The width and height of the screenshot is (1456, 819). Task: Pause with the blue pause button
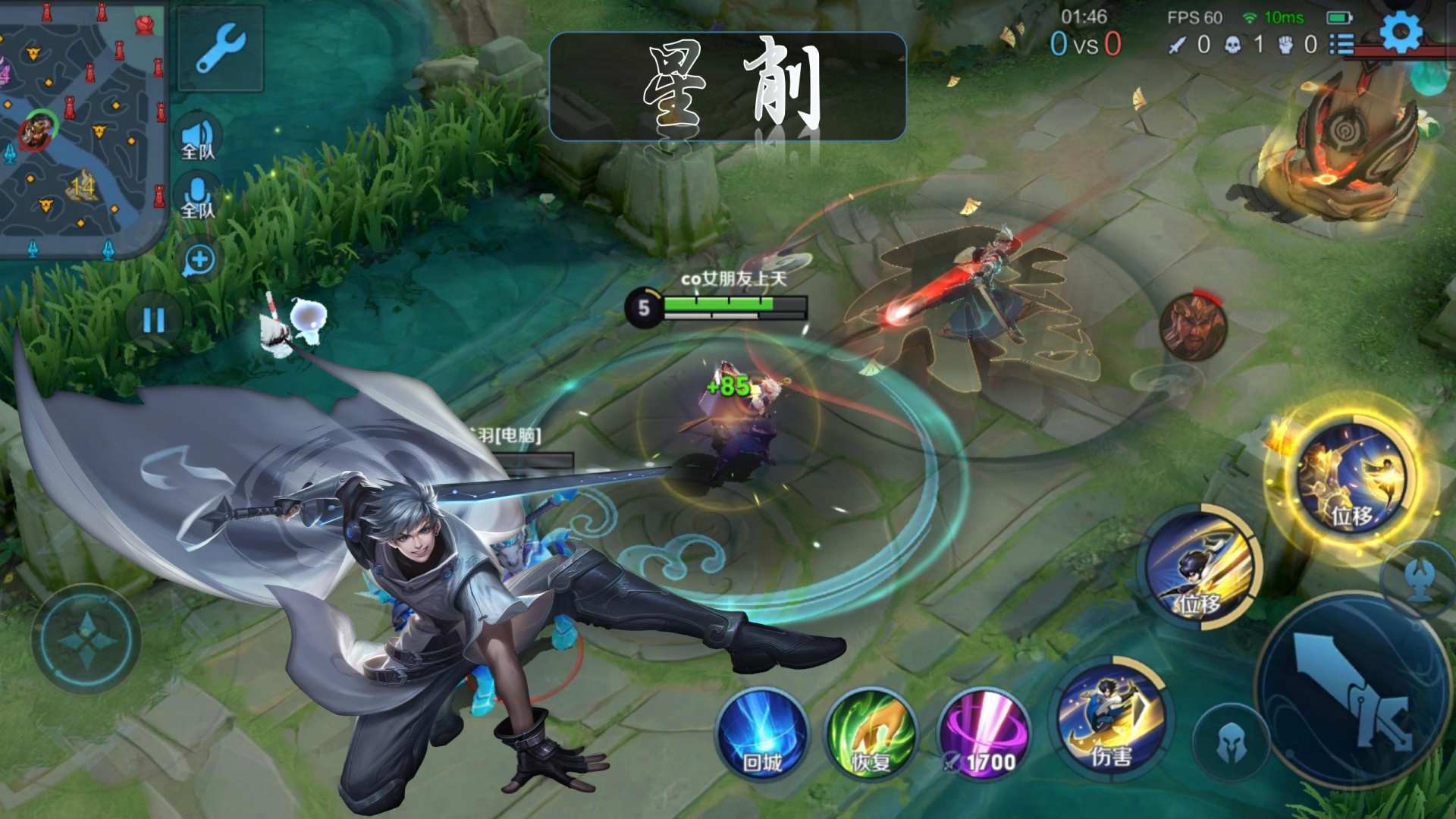(155, 321)
